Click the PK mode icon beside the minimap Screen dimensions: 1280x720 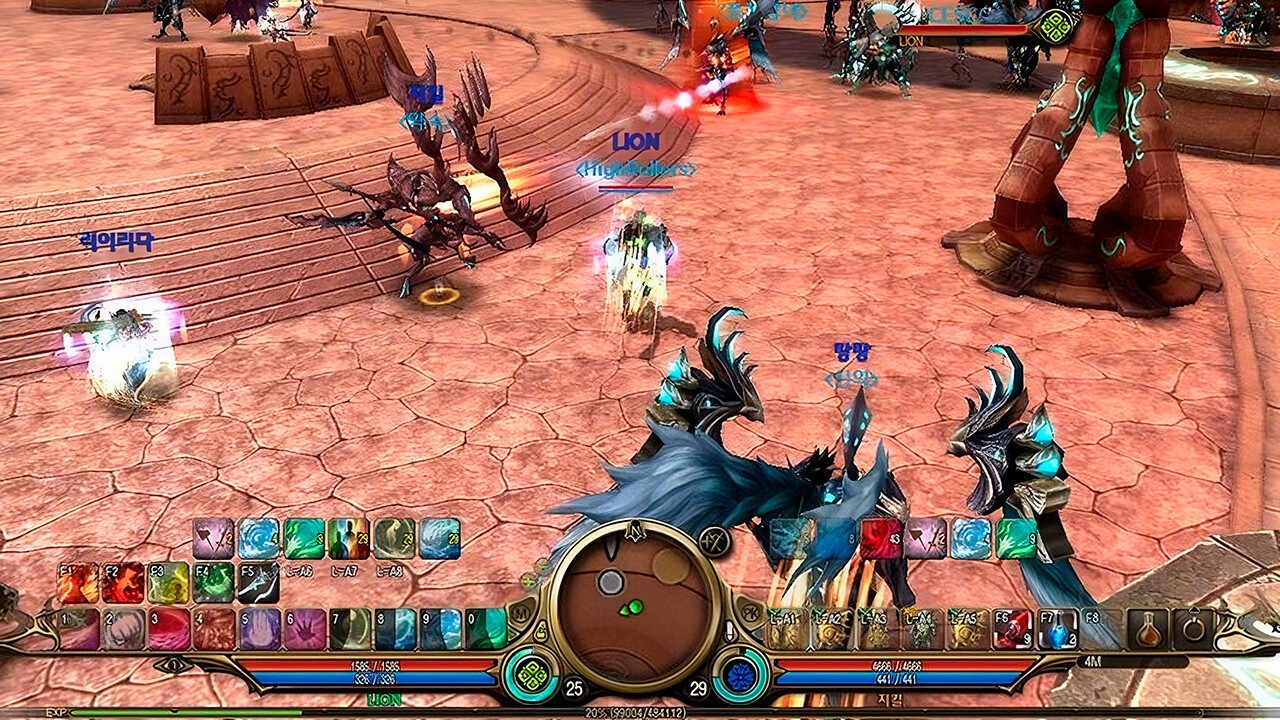click(750, 612)
